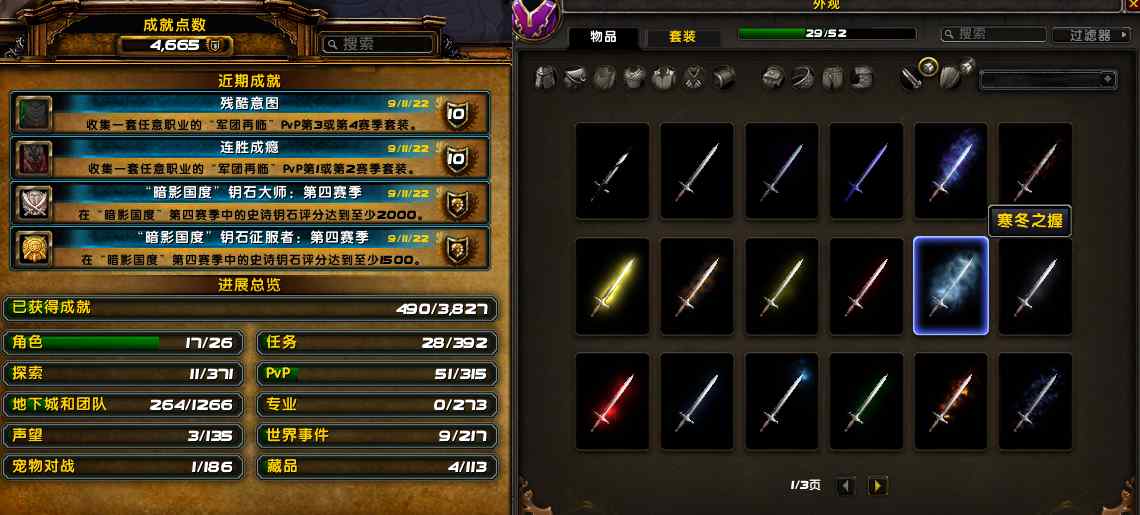Show the 任务 achievement category
This screenshot has width=1140, height=515.
pos(377,342)
